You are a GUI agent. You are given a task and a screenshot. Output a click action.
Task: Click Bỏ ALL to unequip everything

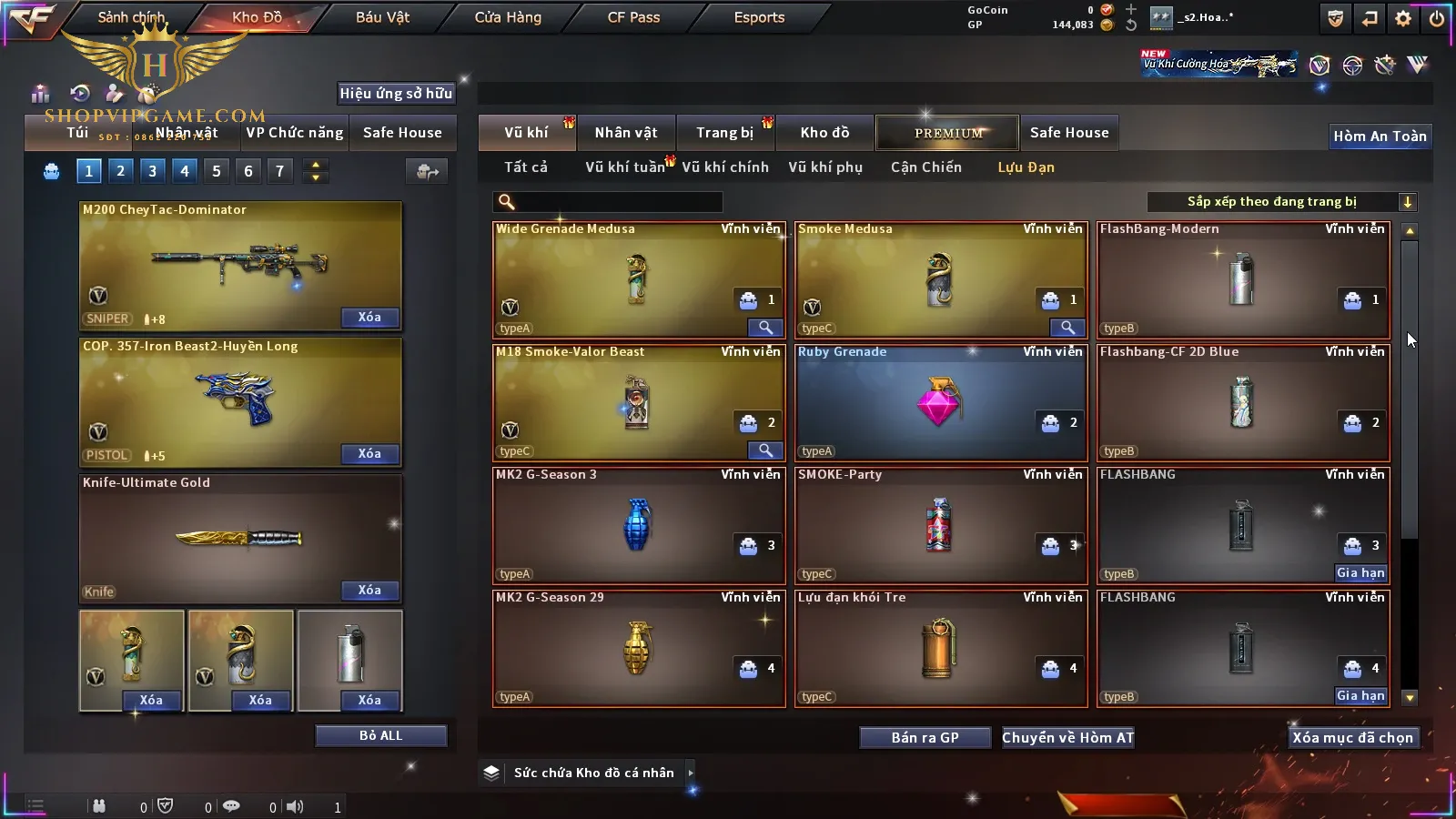point(380,735)
